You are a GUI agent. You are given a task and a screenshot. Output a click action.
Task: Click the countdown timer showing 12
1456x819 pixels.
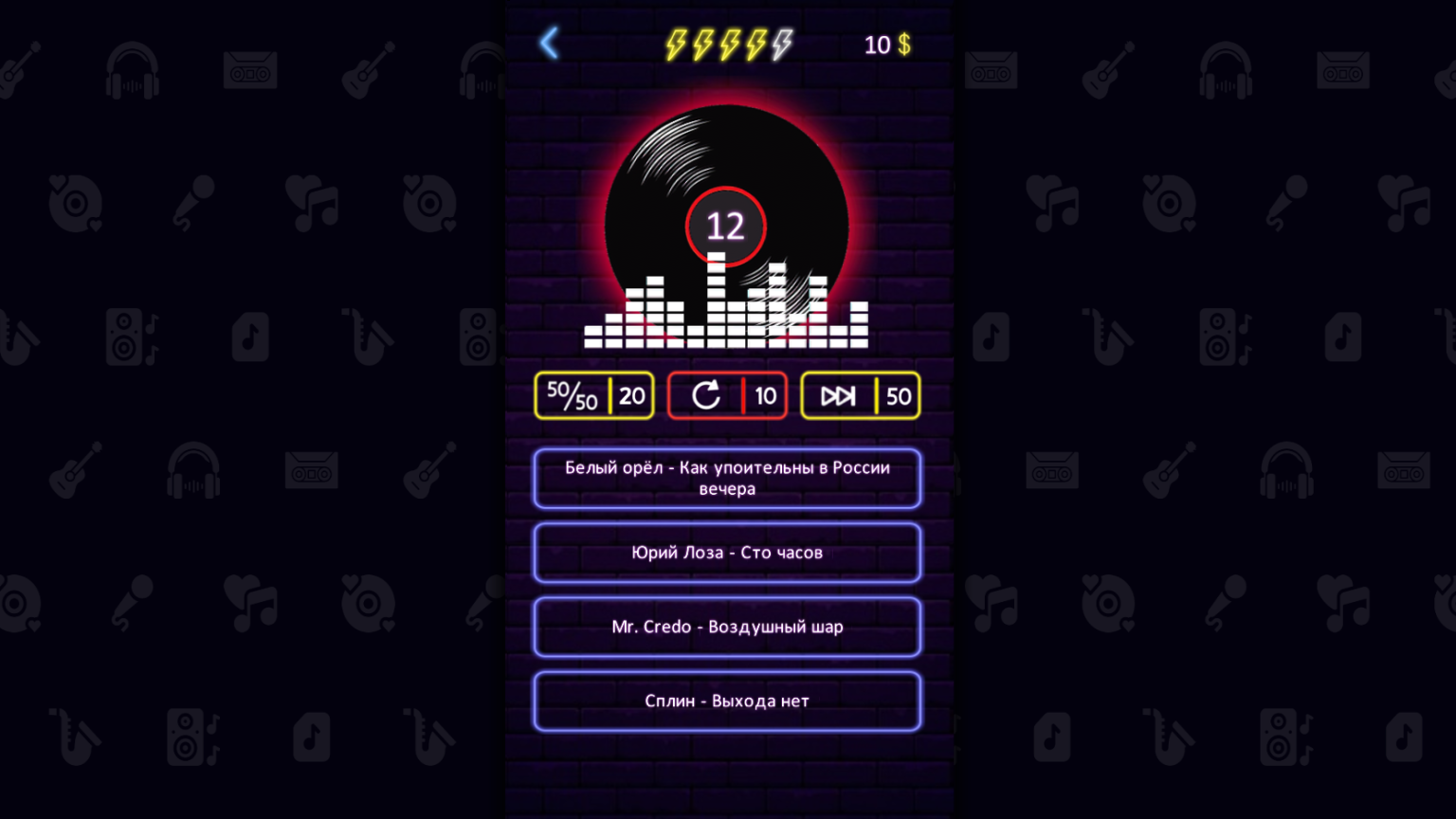[x=725, y=225]
